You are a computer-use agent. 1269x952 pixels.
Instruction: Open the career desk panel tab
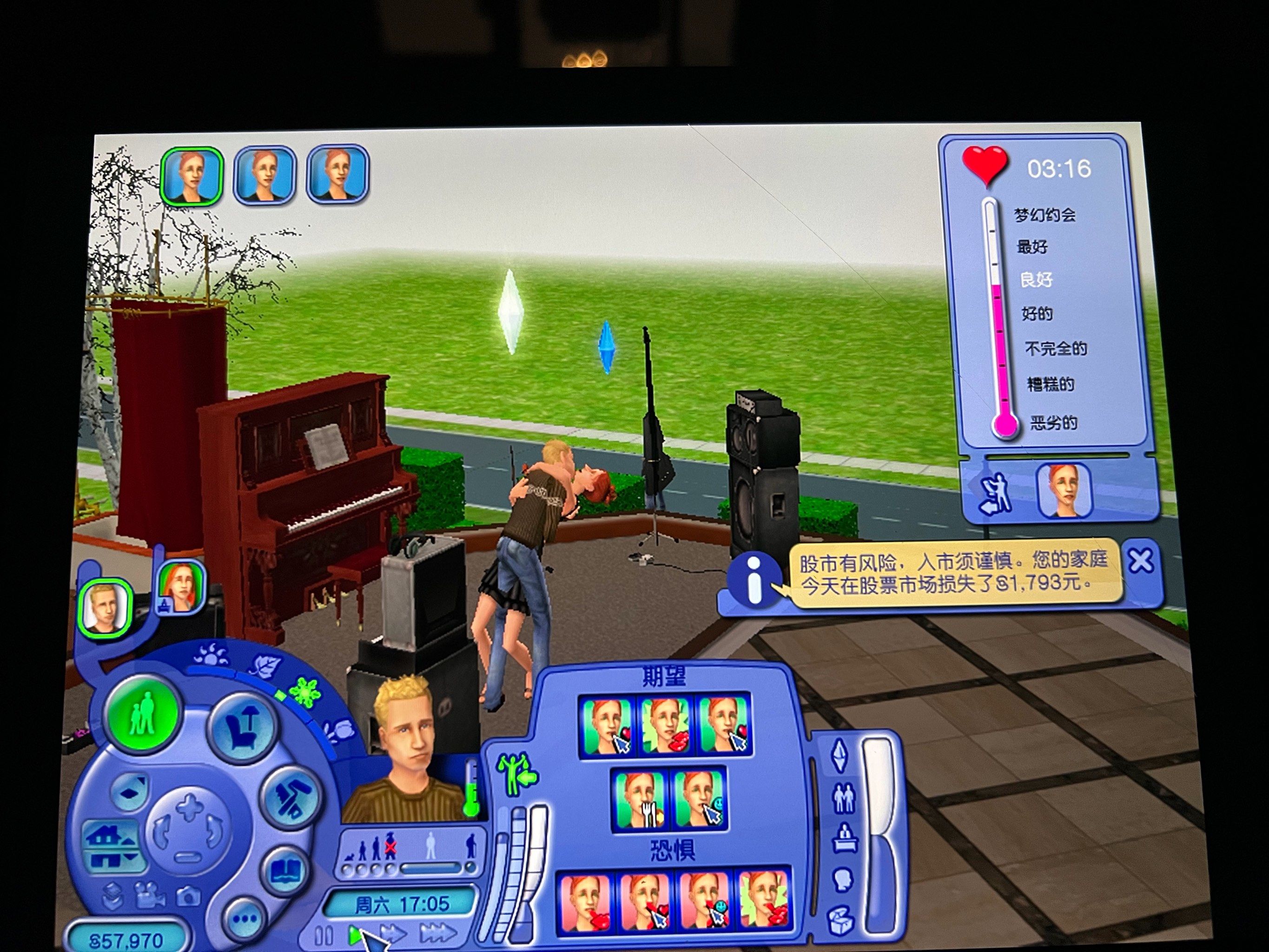[845, 839]
